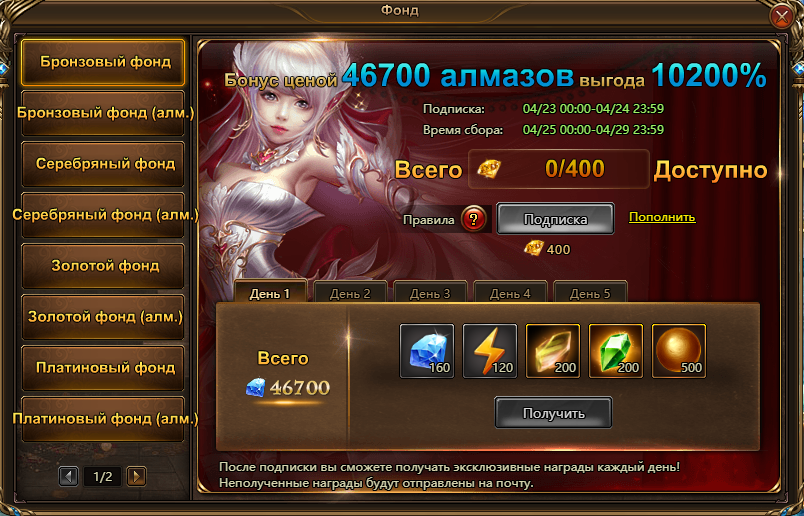
Task: Close the Фонд window
Action: 783,16
